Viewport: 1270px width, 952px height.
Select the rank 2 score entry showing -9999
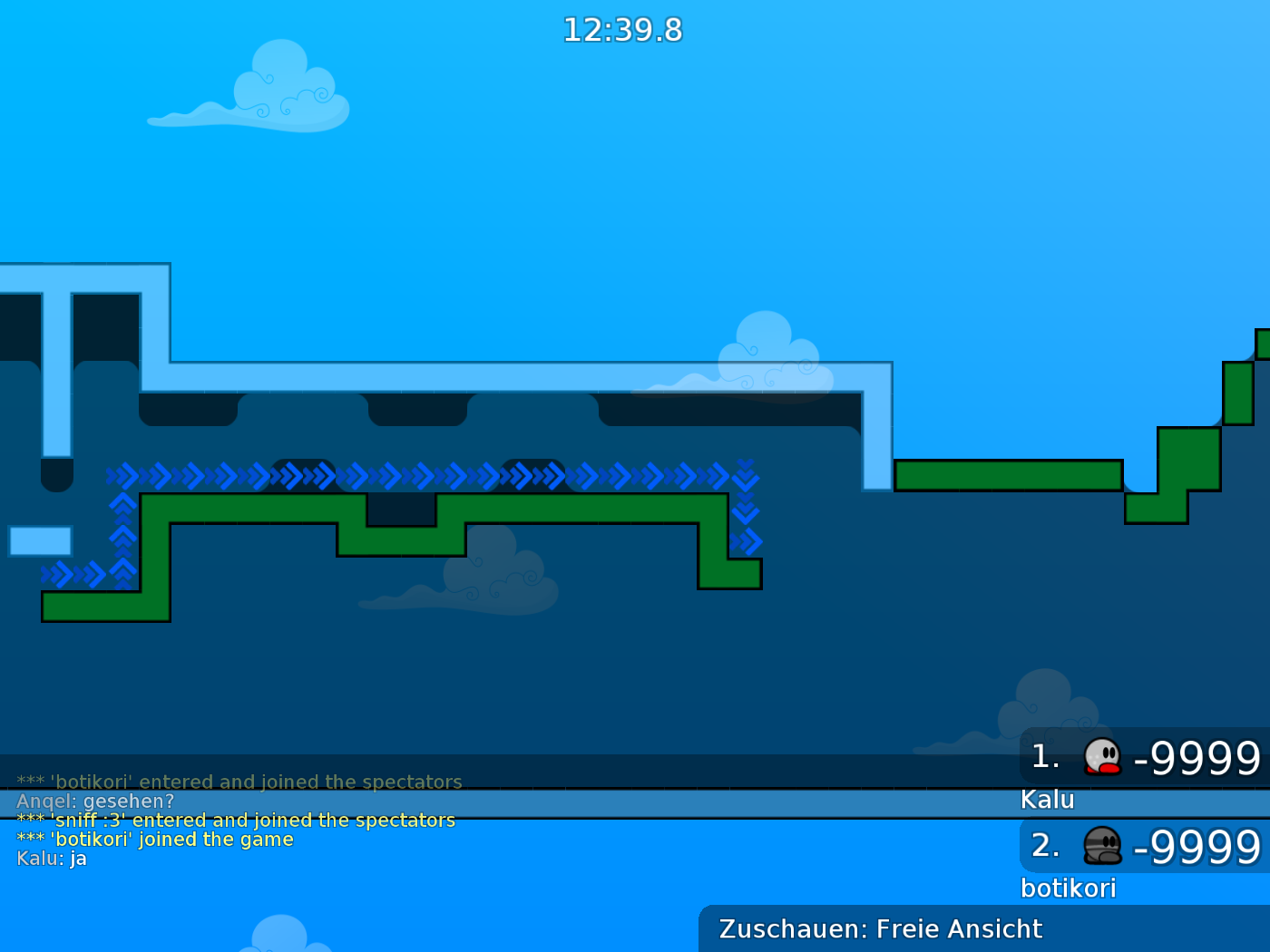[1197, 848]
